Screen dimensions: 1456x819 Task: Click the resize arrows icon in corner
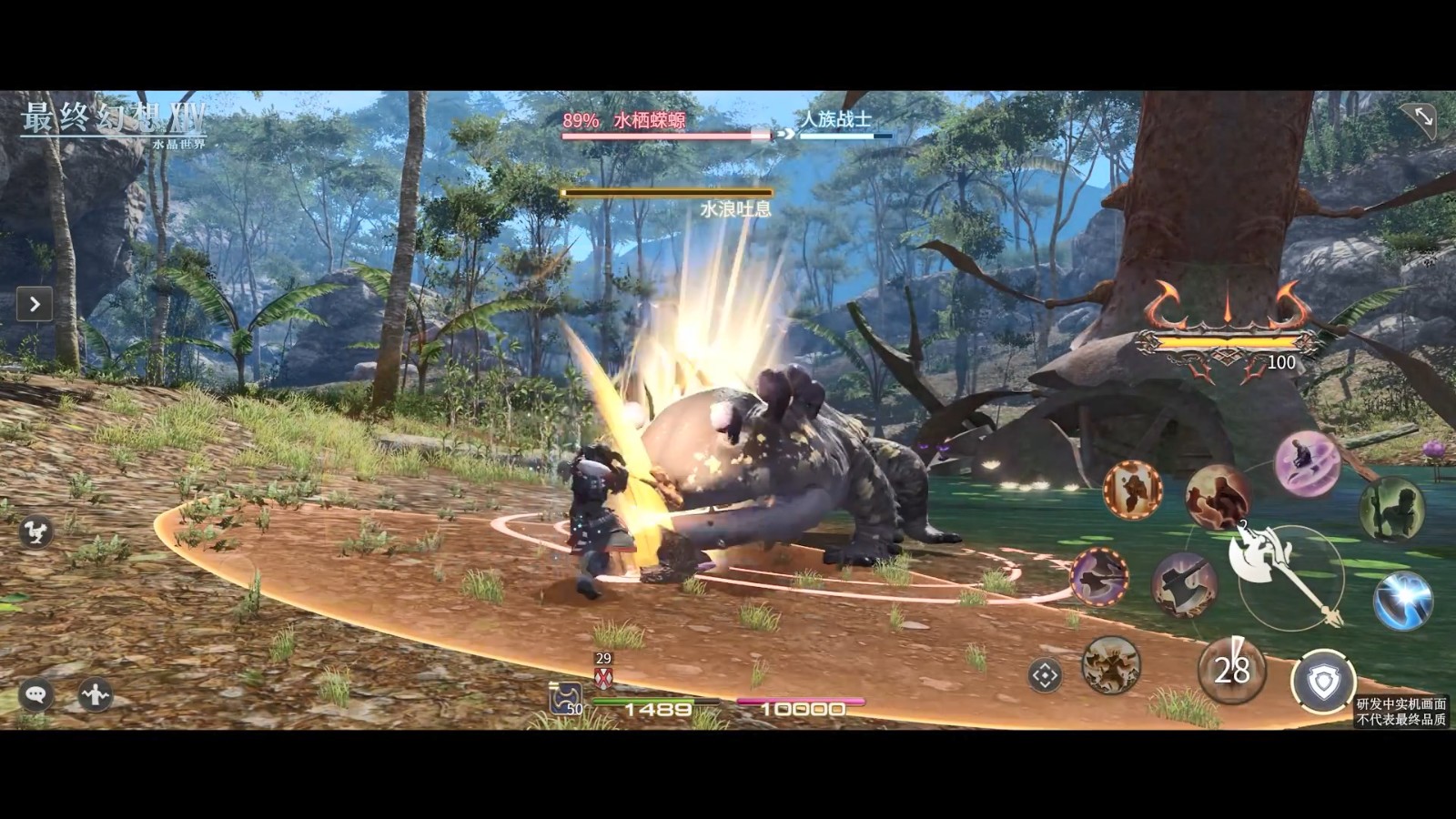1422,116
